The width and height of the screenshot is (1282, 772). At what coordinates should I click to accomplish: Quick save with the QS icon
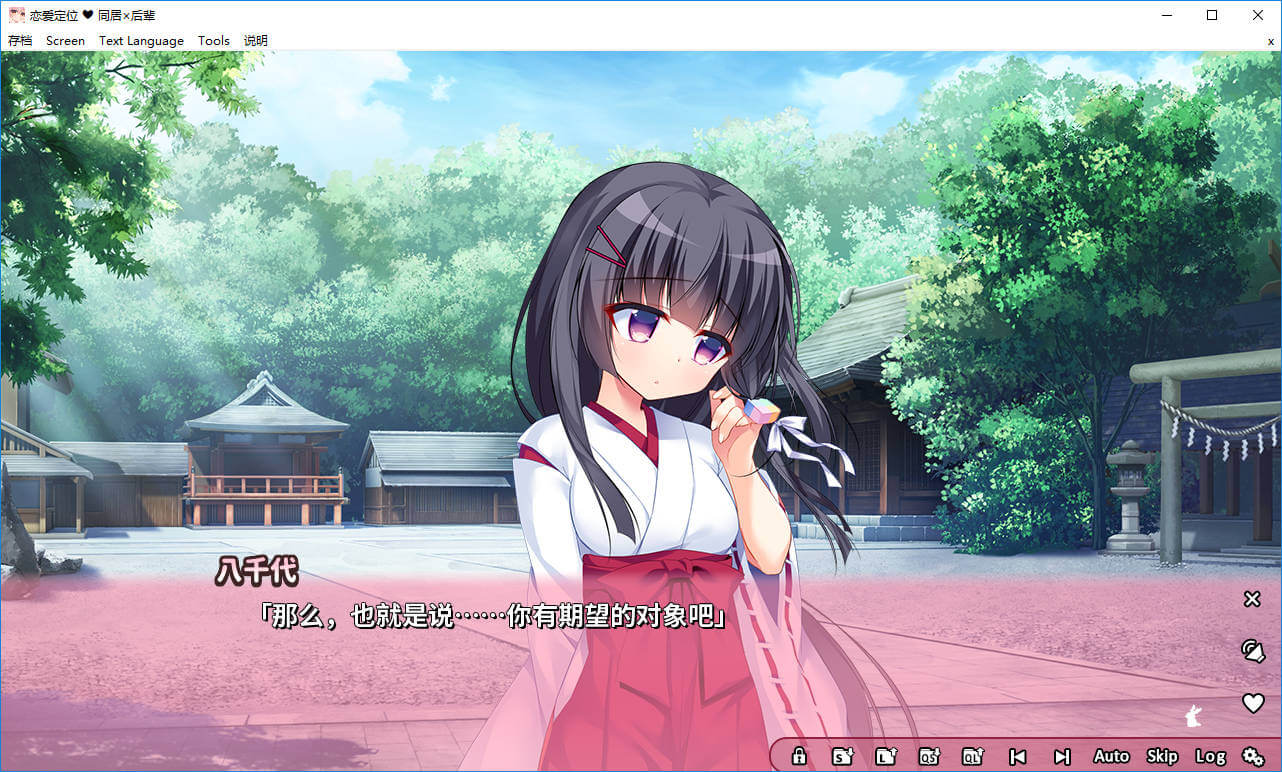[930, 756]
